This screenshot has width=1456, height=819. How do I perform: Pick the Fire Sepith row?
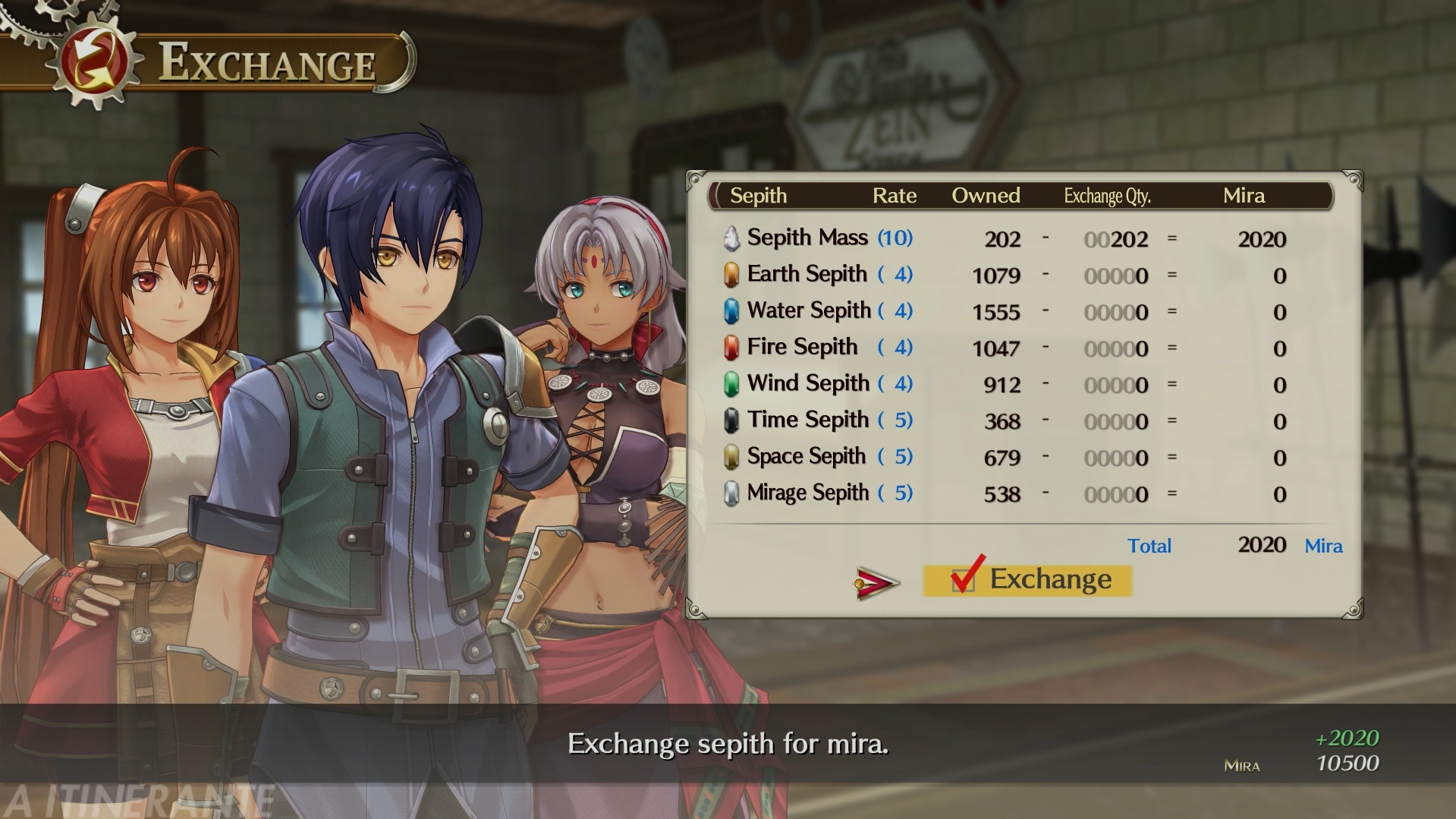[x=802, y=348]
